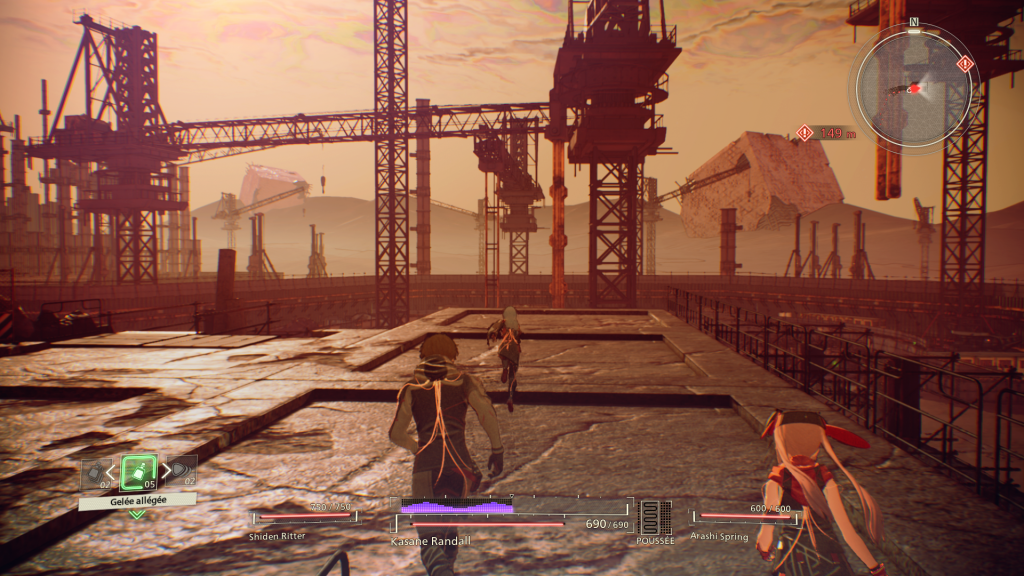Select party member Arashi Spring
Screen dimensions: 1024x576
point(745,518)
